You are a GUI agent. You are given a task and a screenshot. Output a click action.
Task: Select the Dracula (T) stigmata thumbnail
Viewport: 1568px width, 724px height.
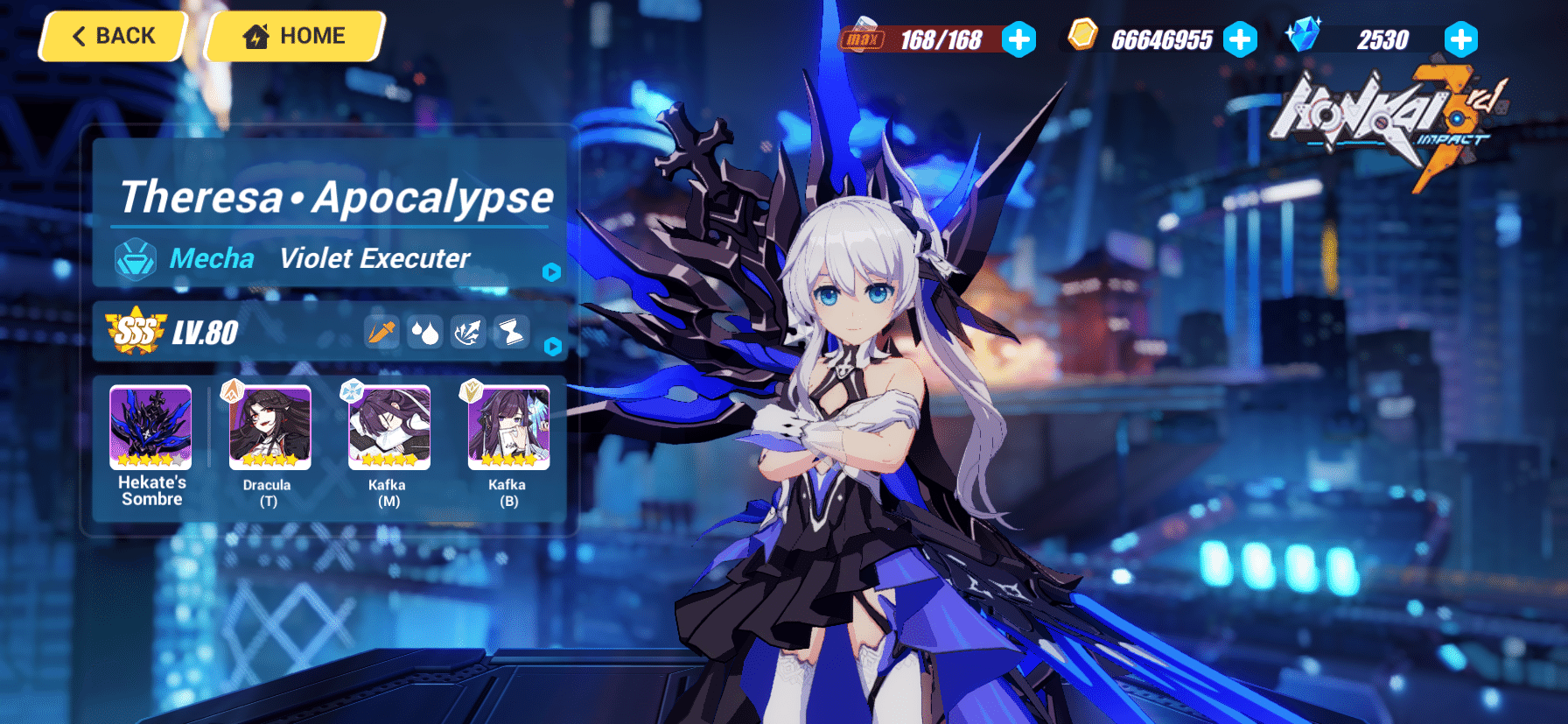click(x=269, y=426)
